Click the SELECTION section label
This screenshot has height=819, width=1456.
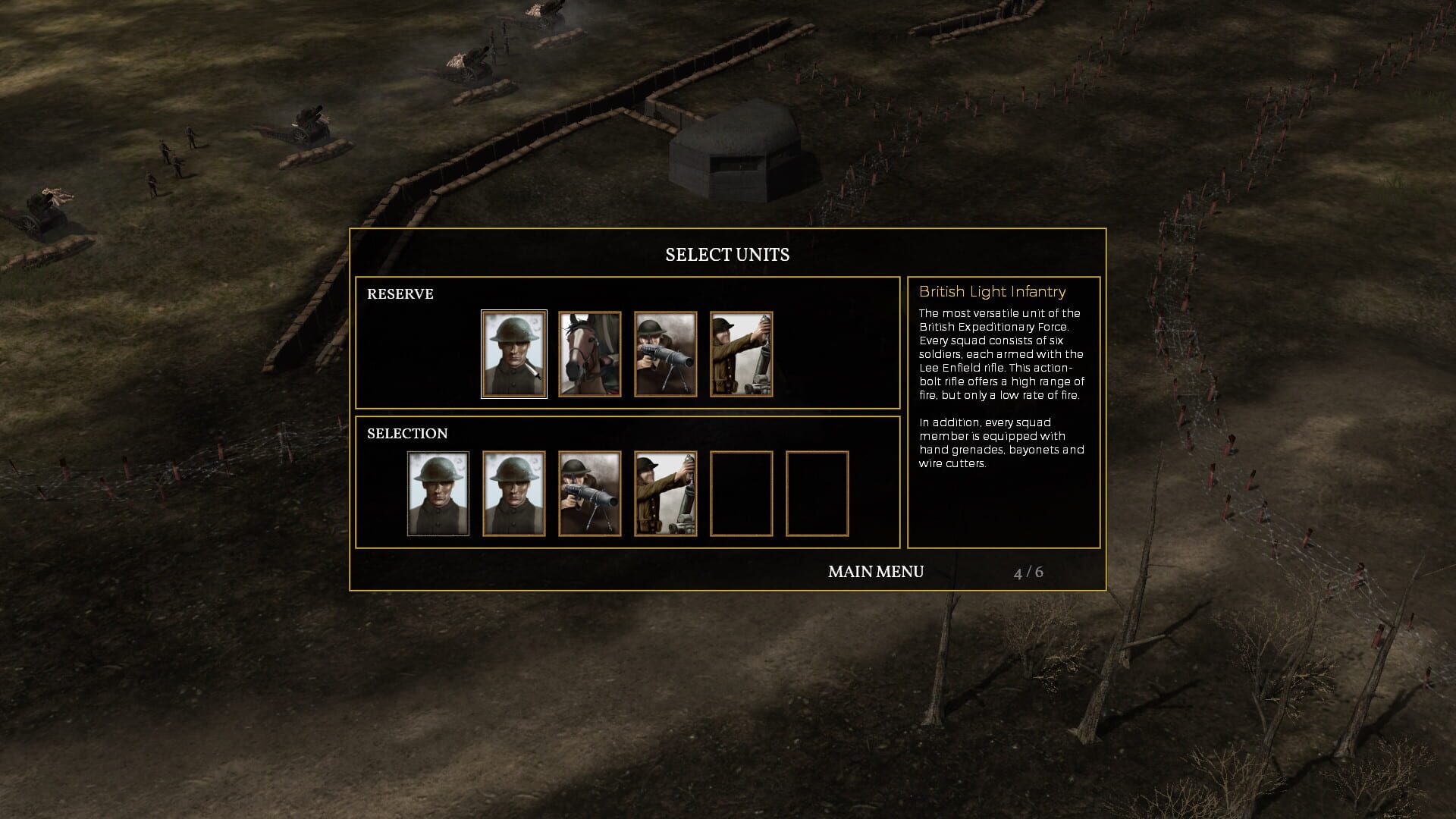(x=409, y=433)
